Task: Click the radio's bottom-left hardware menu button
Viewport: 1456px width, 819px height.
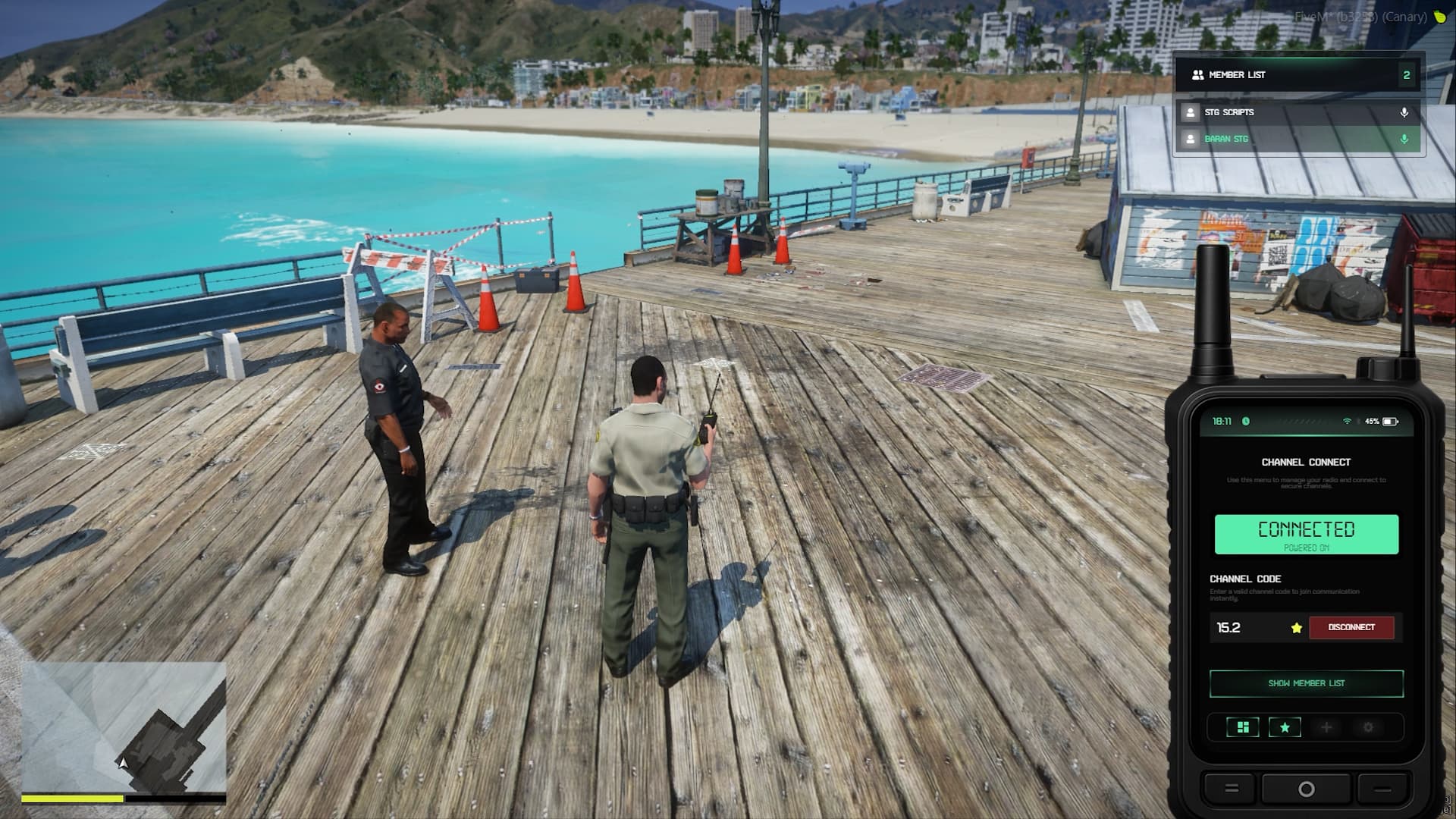Action: coord(1232,789)
